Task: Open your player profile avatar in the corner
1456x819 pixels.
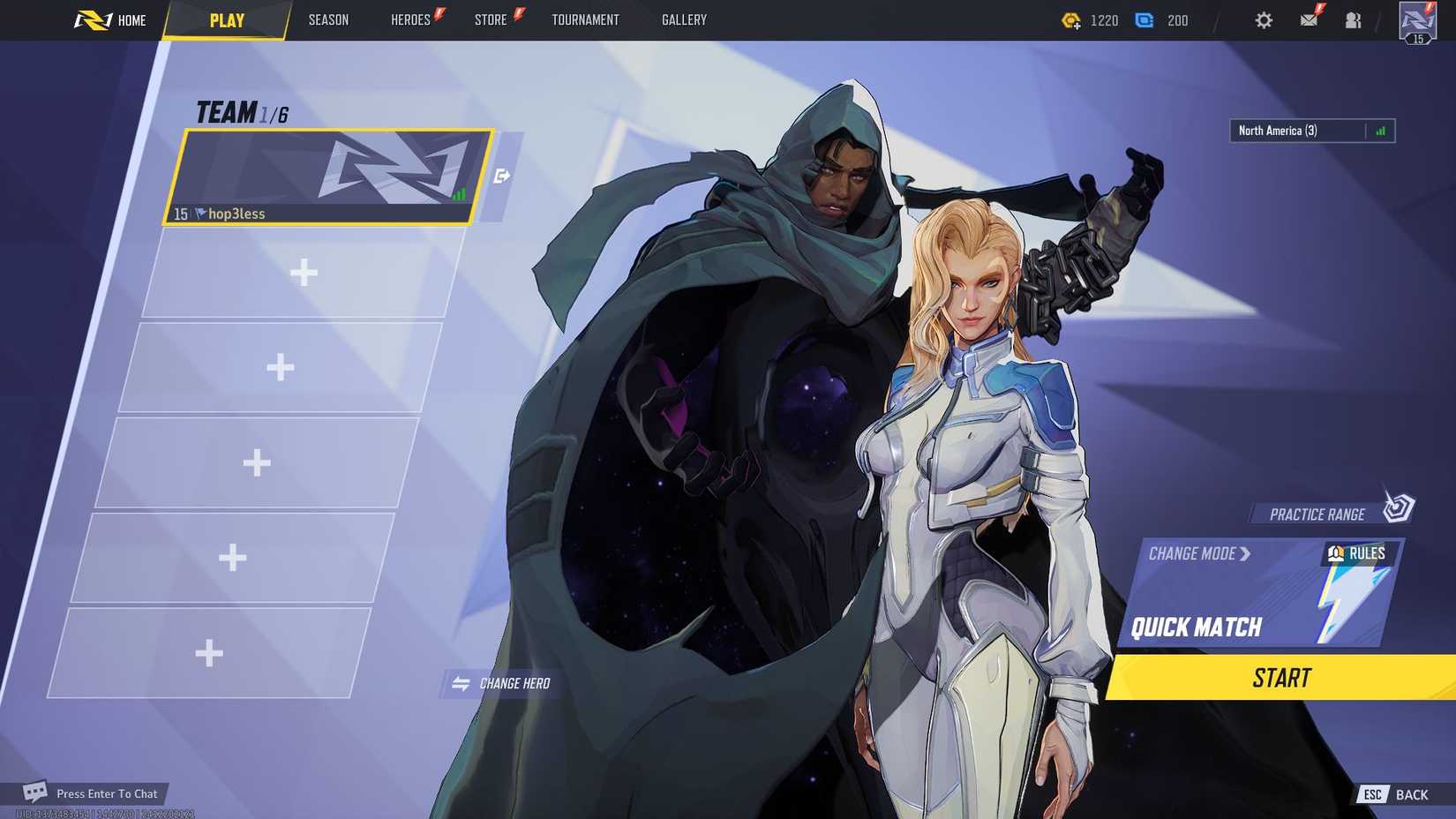Action: [1417, 19]
